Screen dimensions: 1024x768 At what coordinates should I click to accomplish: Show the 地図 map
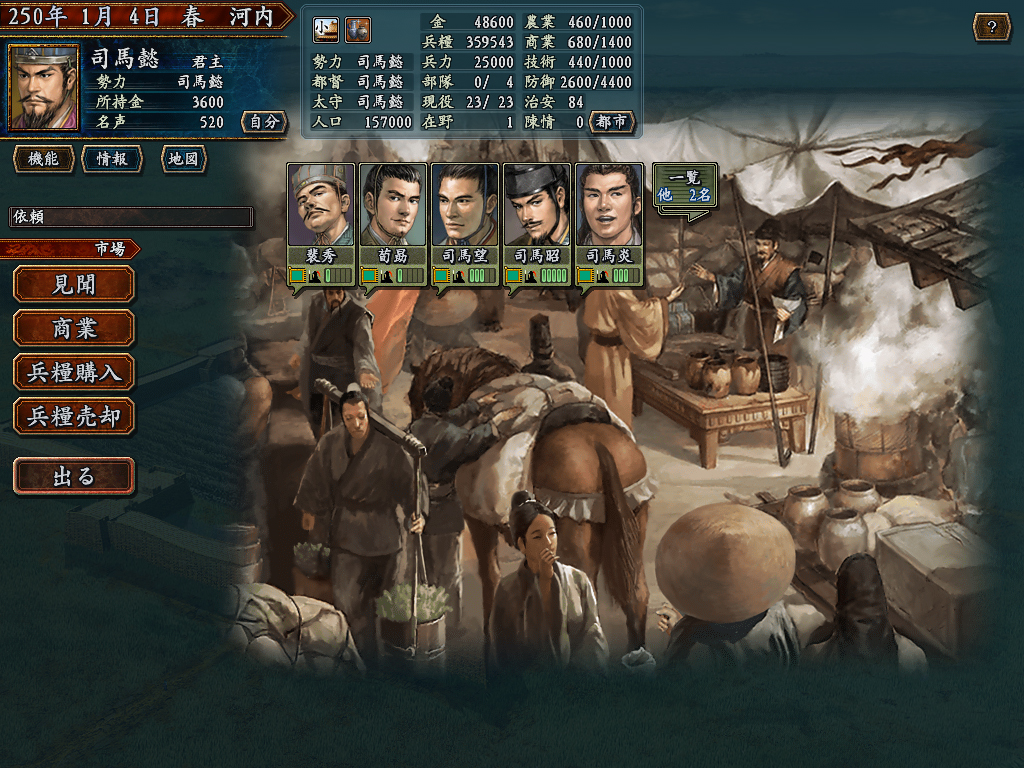click(183, 159)
